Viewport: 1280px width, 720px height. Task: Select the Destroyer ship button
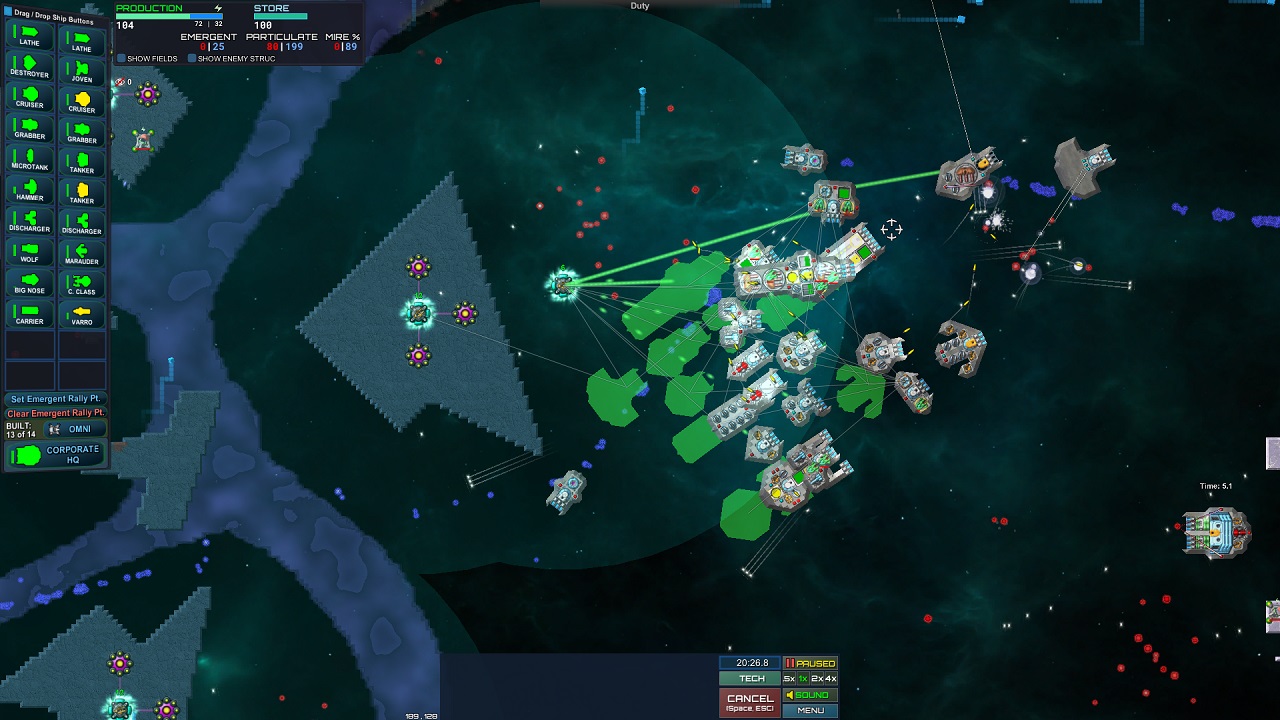click(29, 68)
